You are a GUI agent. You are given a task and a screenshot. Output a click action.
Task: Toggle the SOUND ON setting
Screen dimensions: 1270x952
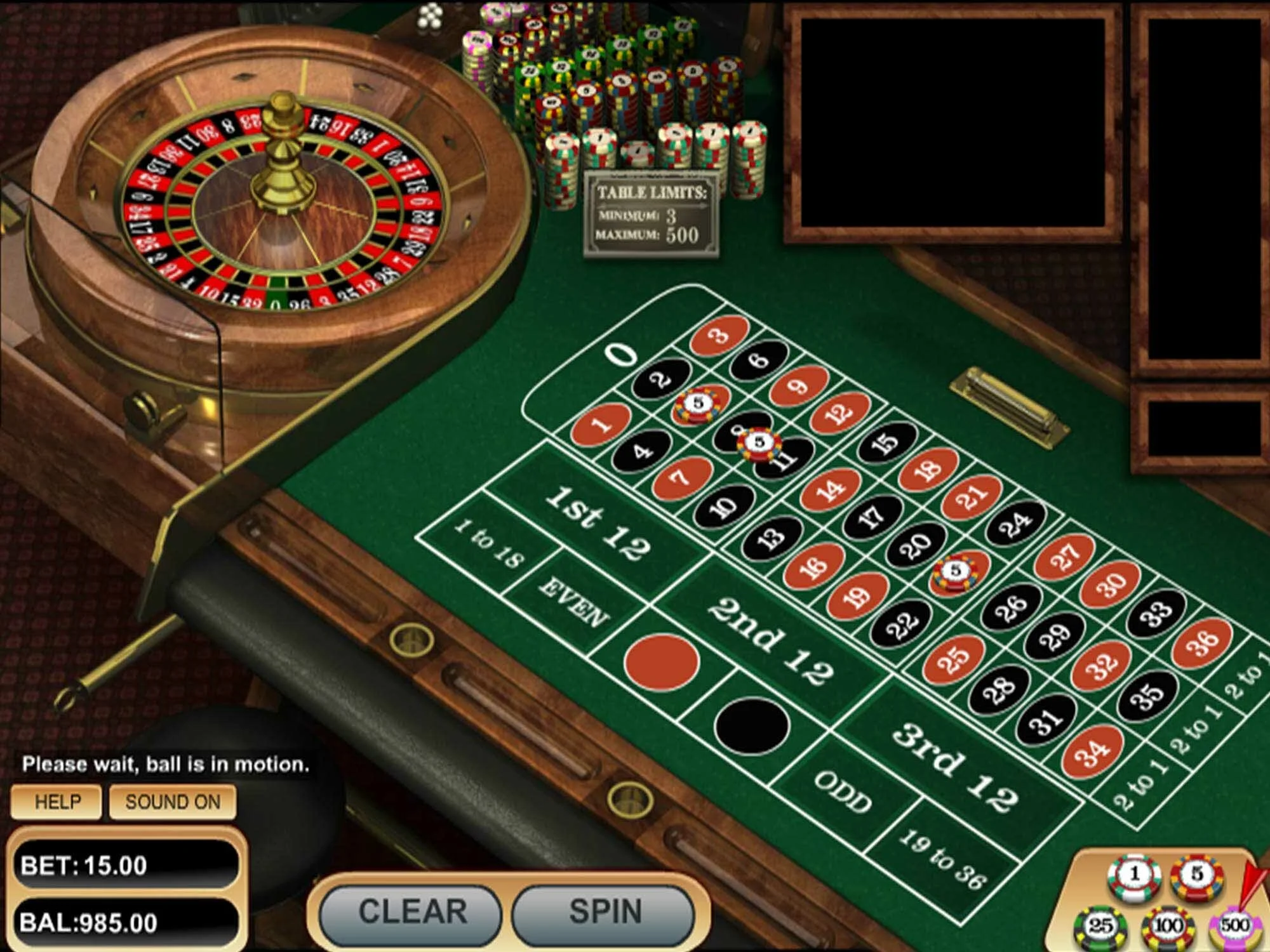coord(173,802)
